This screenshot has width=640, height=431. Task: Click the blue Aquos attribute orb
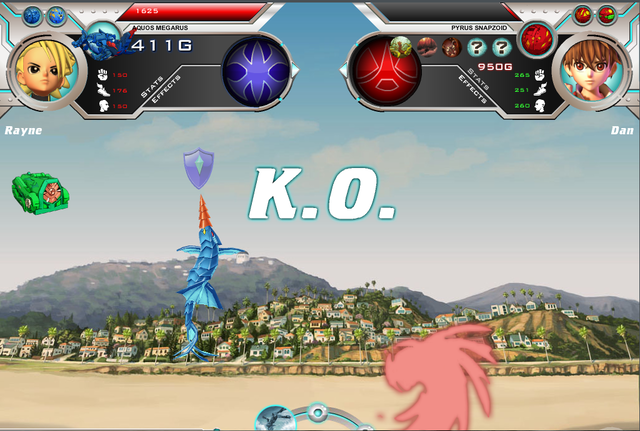point(256,71)
